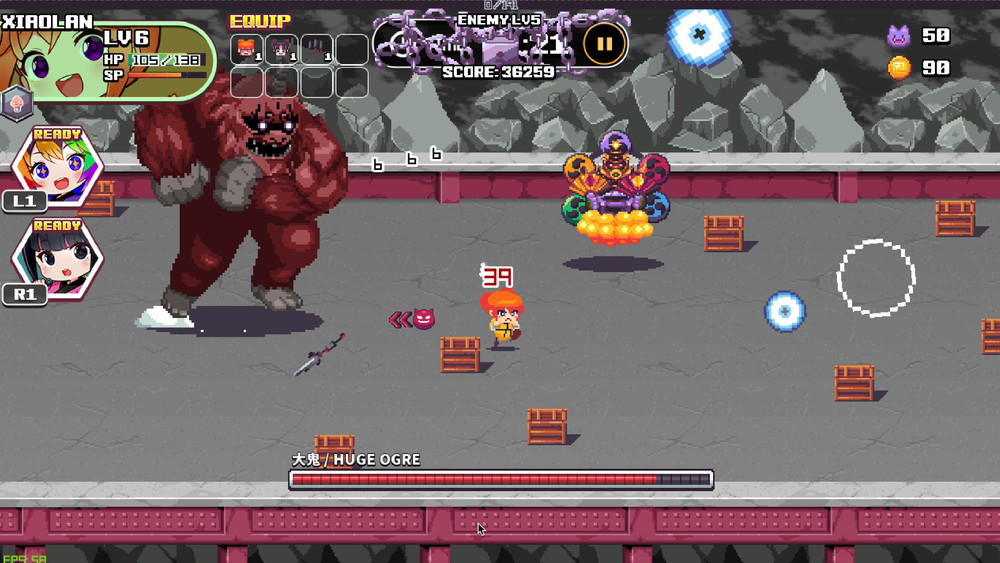Tap the pink cupcake hexagon icon
The width and height of the screenshot is (1000, 563).
(x=16, y=103)
